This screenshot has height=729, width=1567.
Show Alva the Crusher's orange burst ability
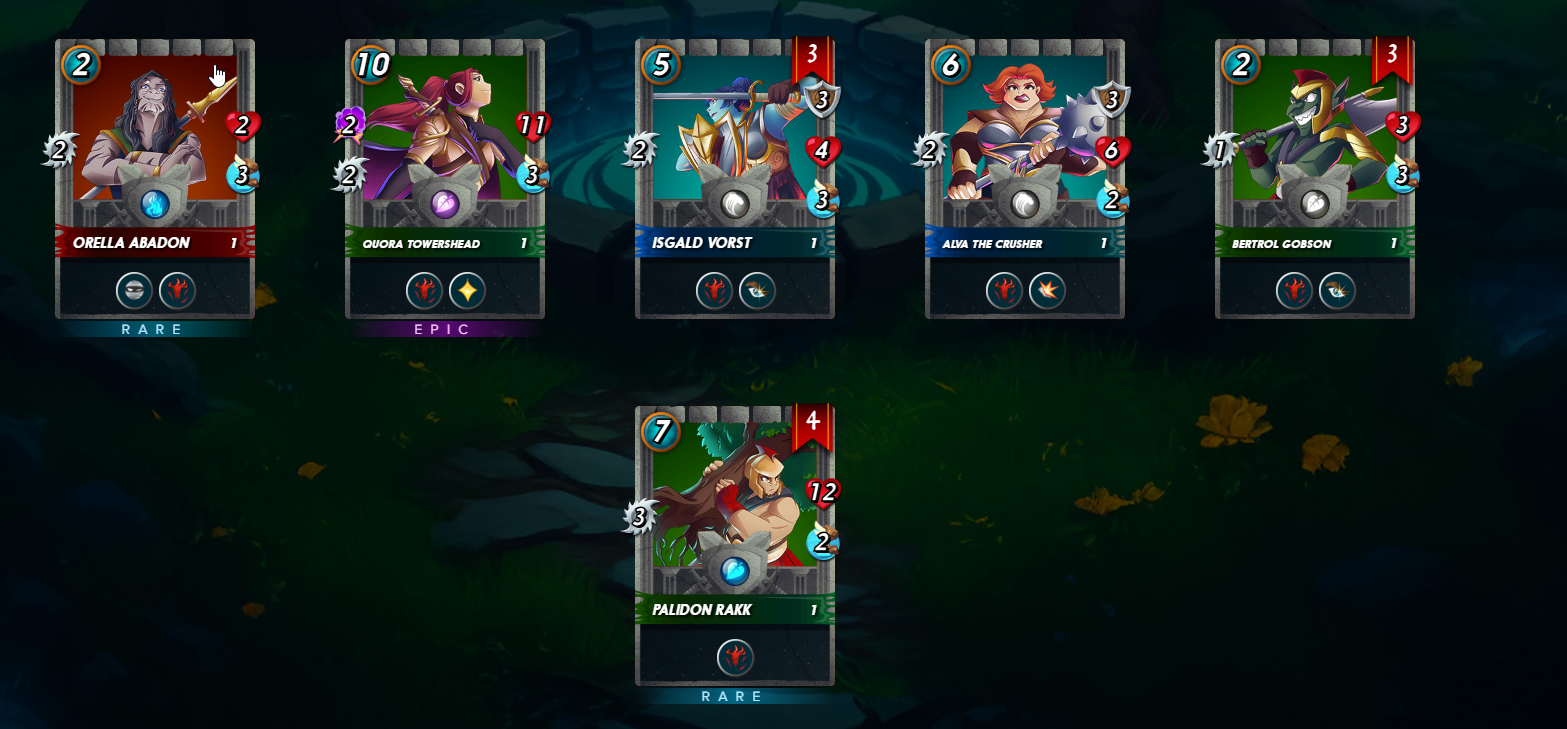[1047, 291]
